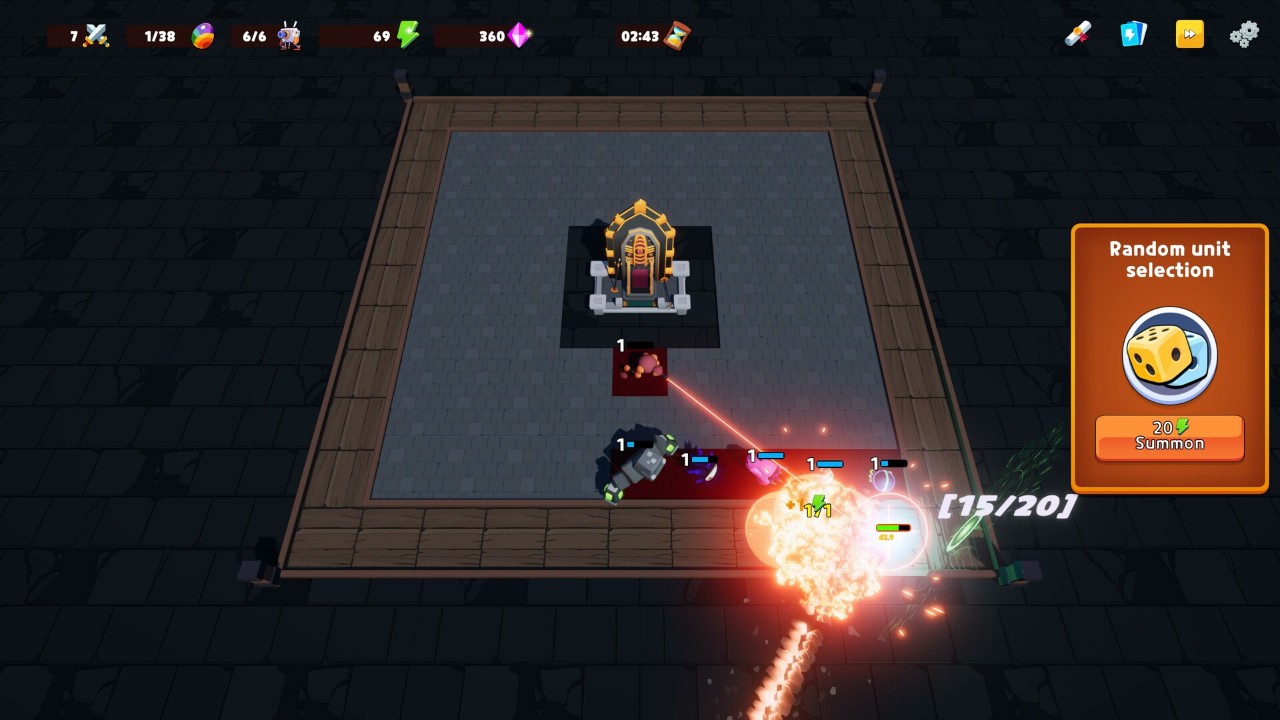1280x720 pixels.
Task: Open the settings gears menu
Action: coord(1244,35)
